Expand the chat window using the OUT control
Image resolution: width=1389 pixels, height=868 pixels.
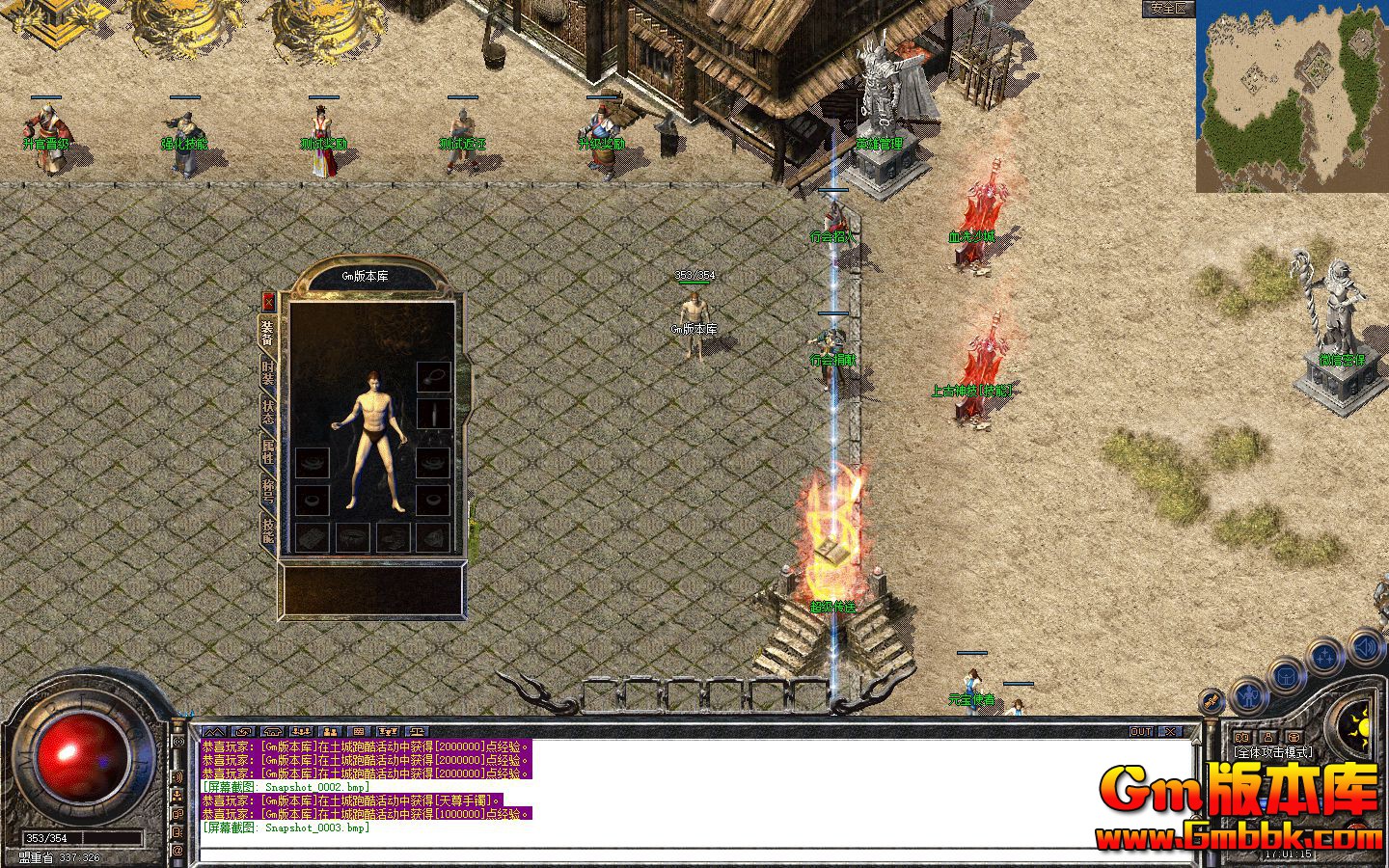pyautogui.click(x=1141, y=731)
